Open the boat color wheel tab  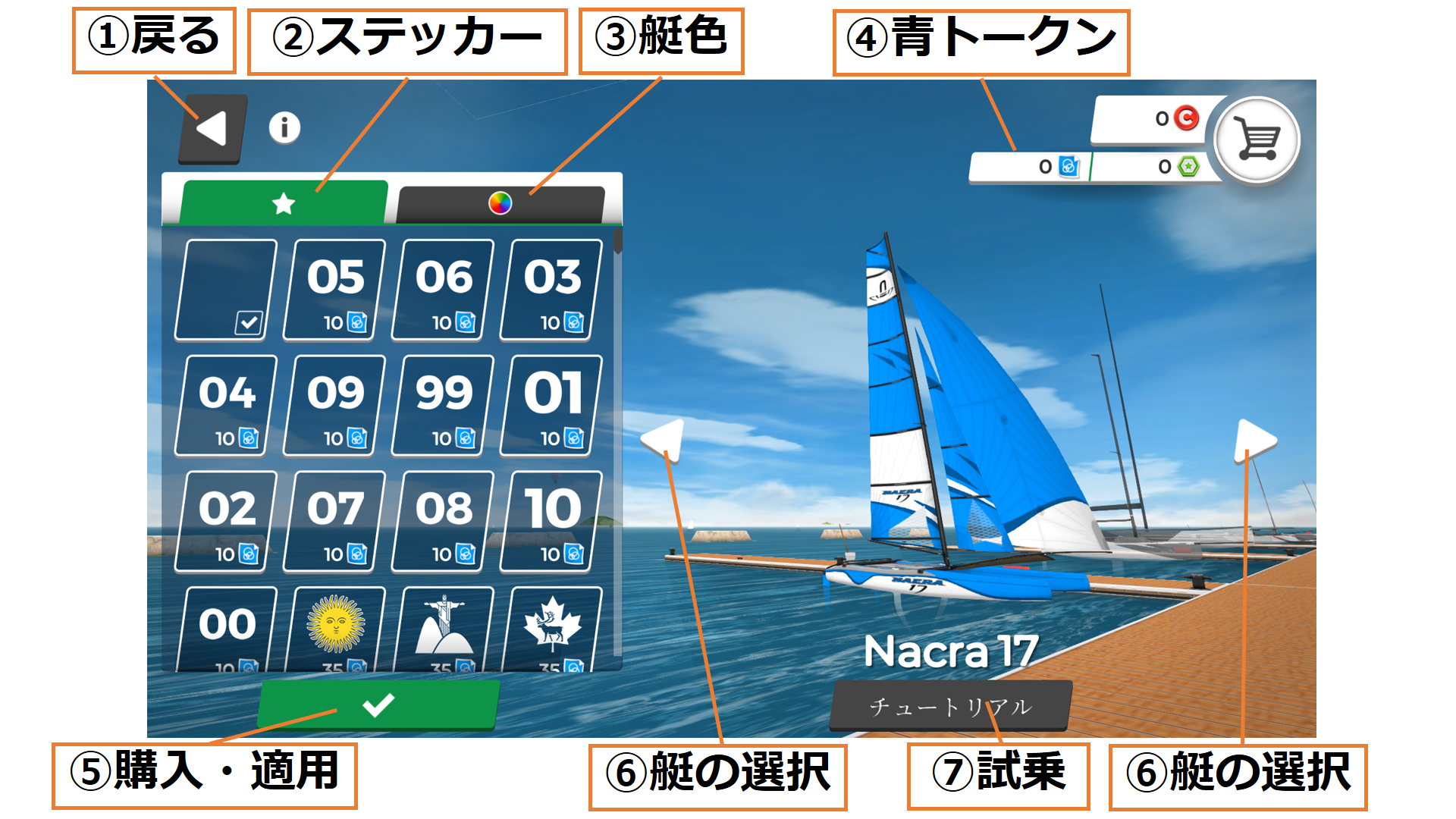click(500, 203)
